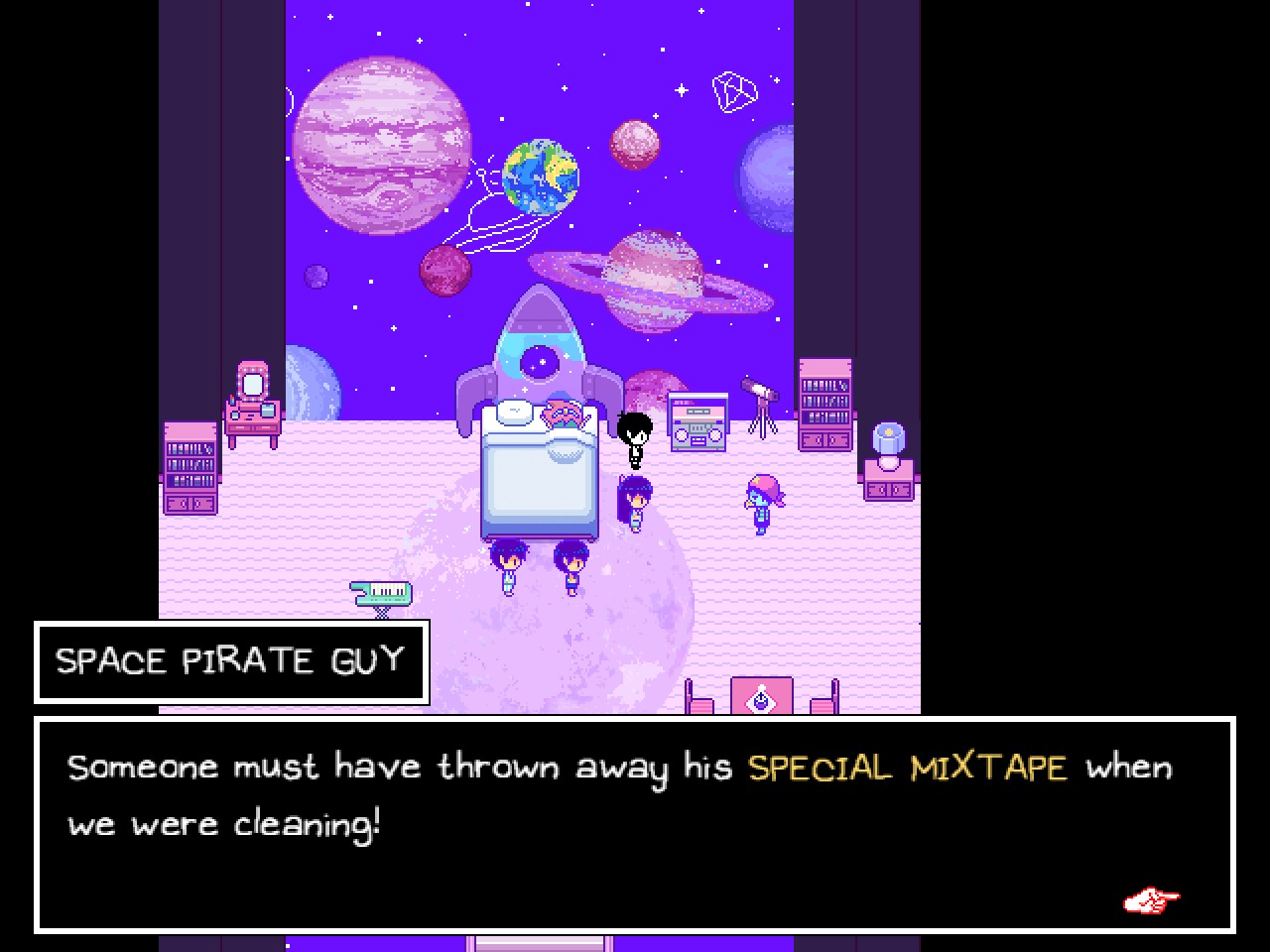Select the highlighted SPECIAL MIXTAPE text
1270x952 pixels.
(x=908, y=767)
